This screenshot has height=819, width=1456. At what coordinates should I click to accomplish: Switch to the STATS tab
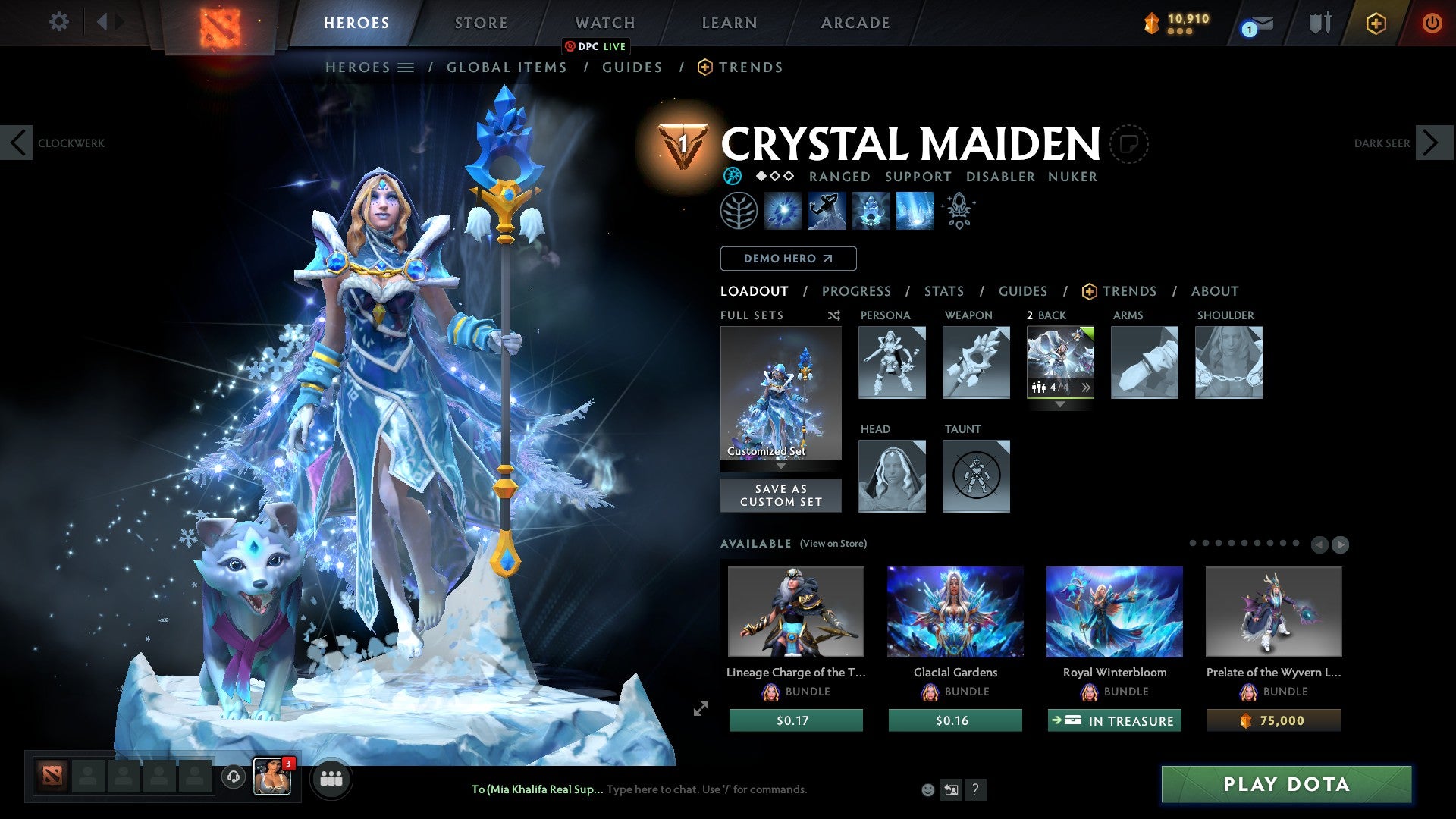pos(944,291)
